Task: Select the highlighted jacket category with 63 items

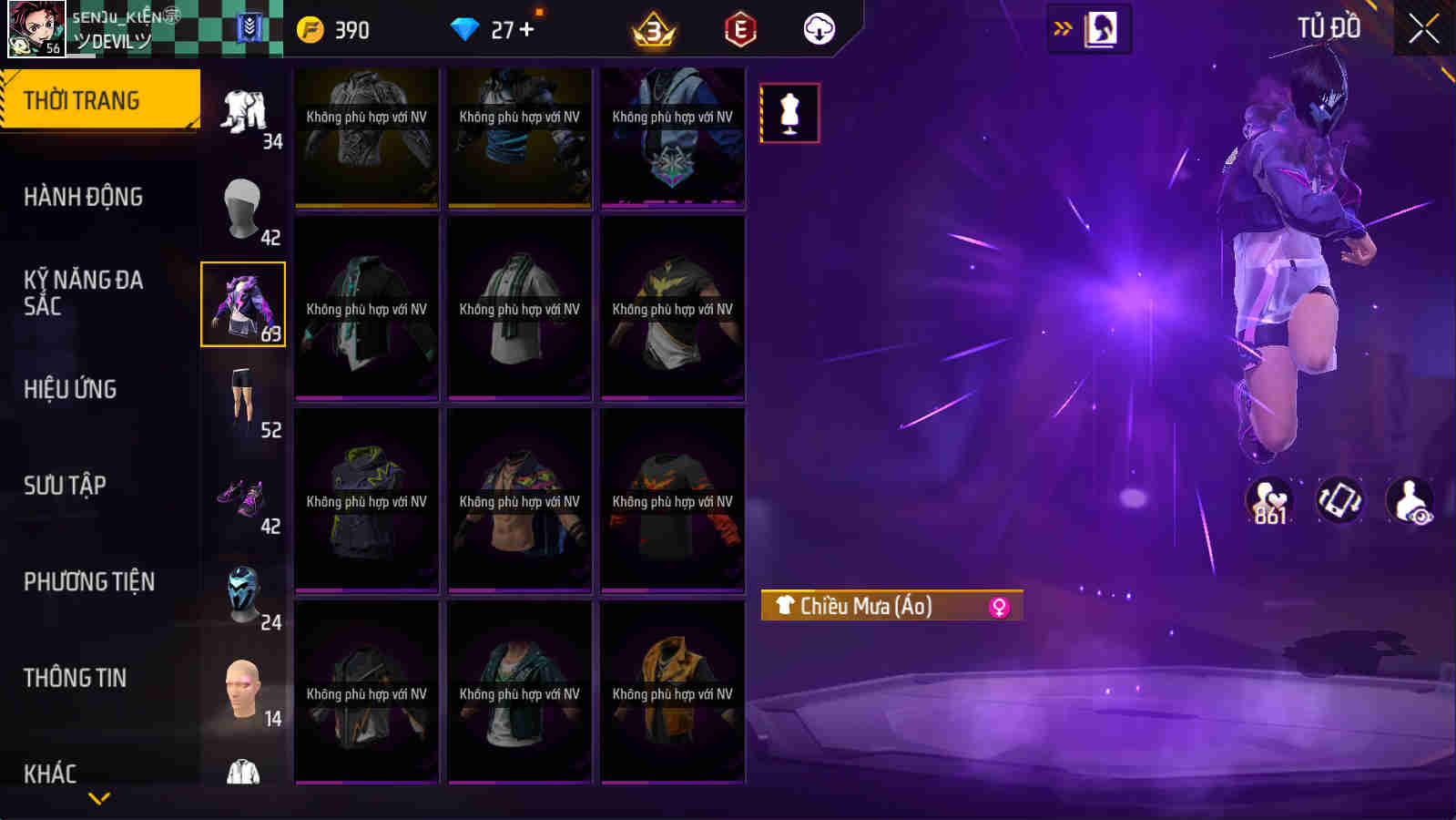Action: (x=242, y=303)
